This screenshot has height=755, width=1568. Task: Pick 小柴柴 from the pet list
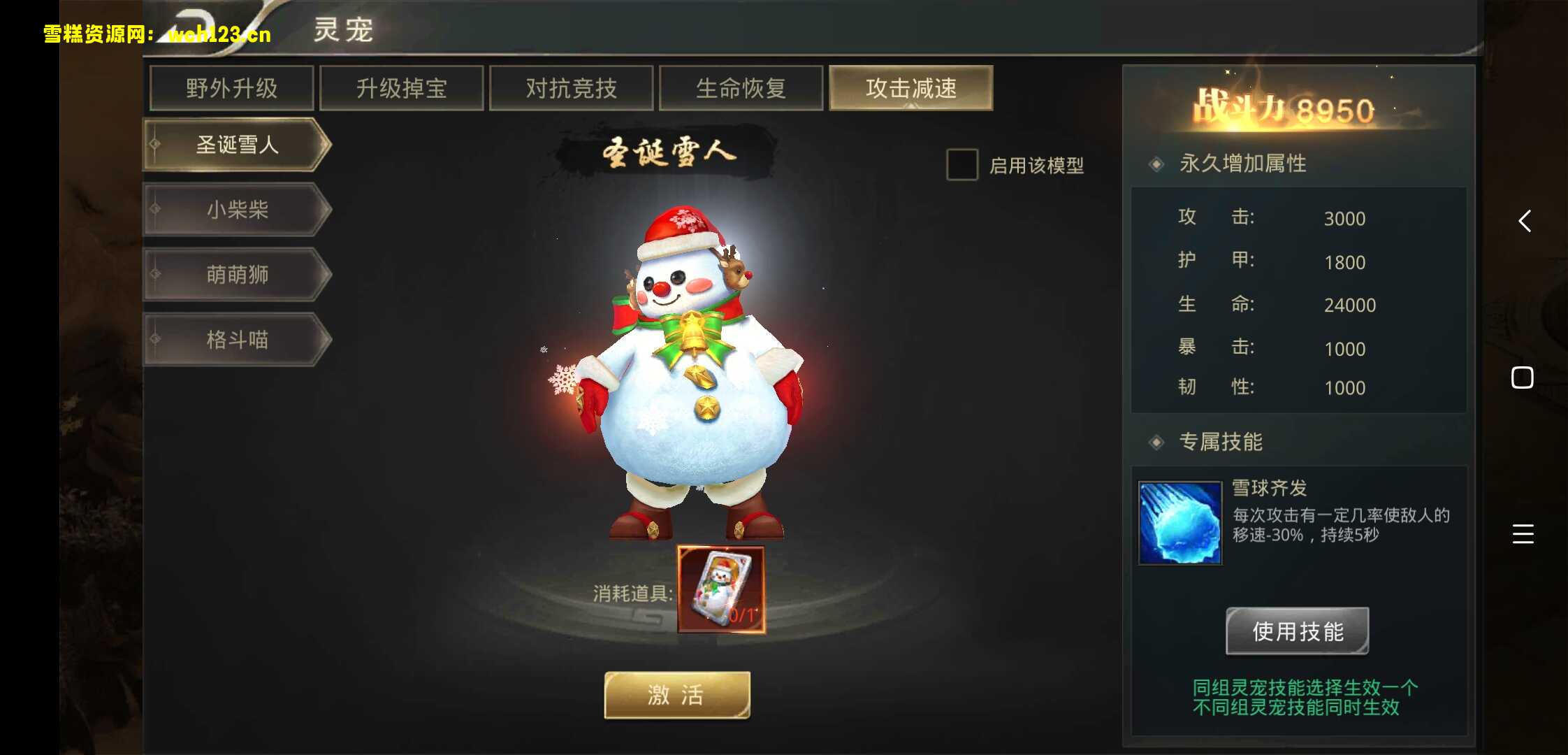pyautogui.click(x=236, y=210)
